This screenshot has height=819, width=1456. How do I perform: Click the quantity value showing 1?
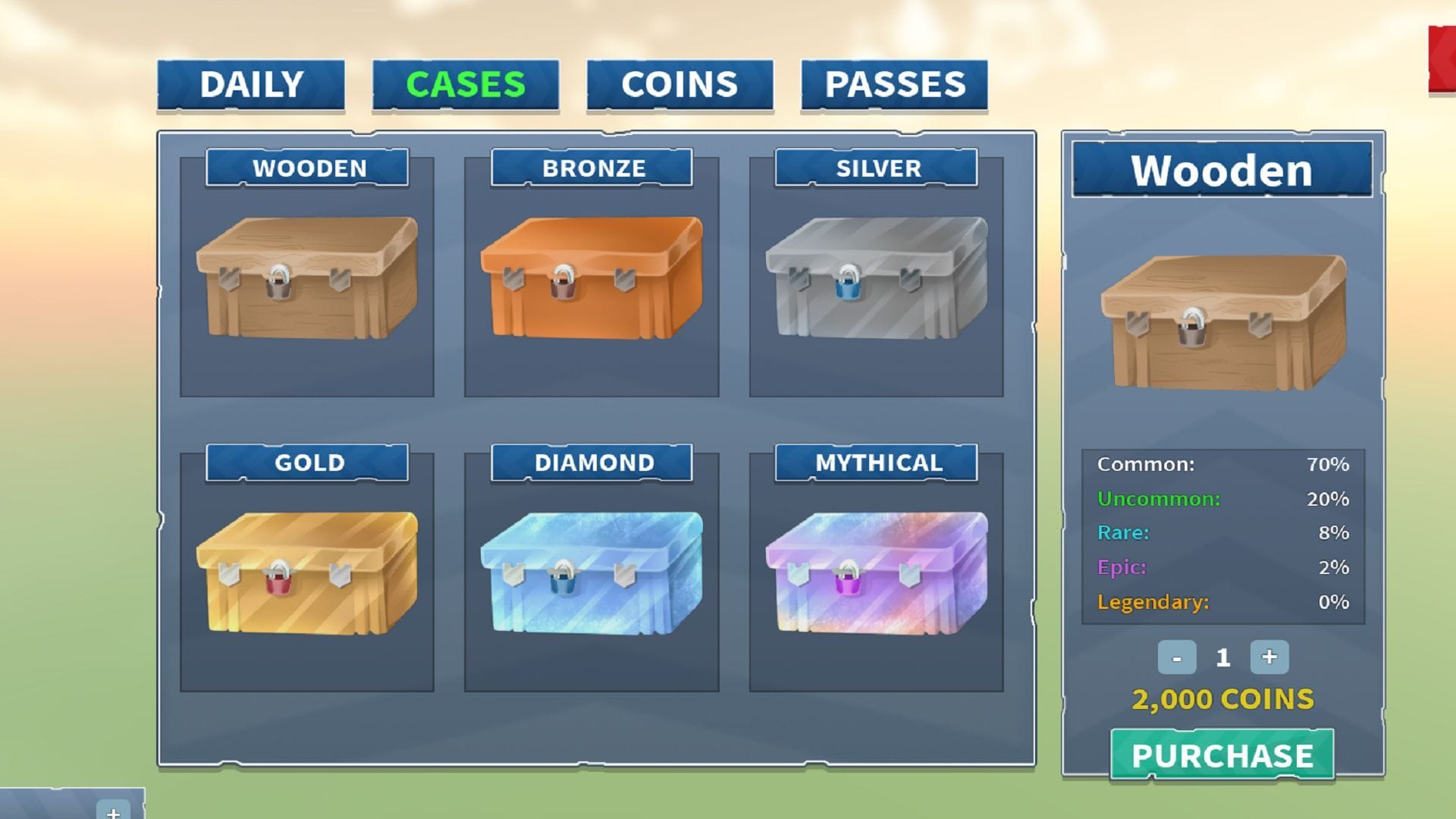pyautogui.click(x=1222, y=657)
